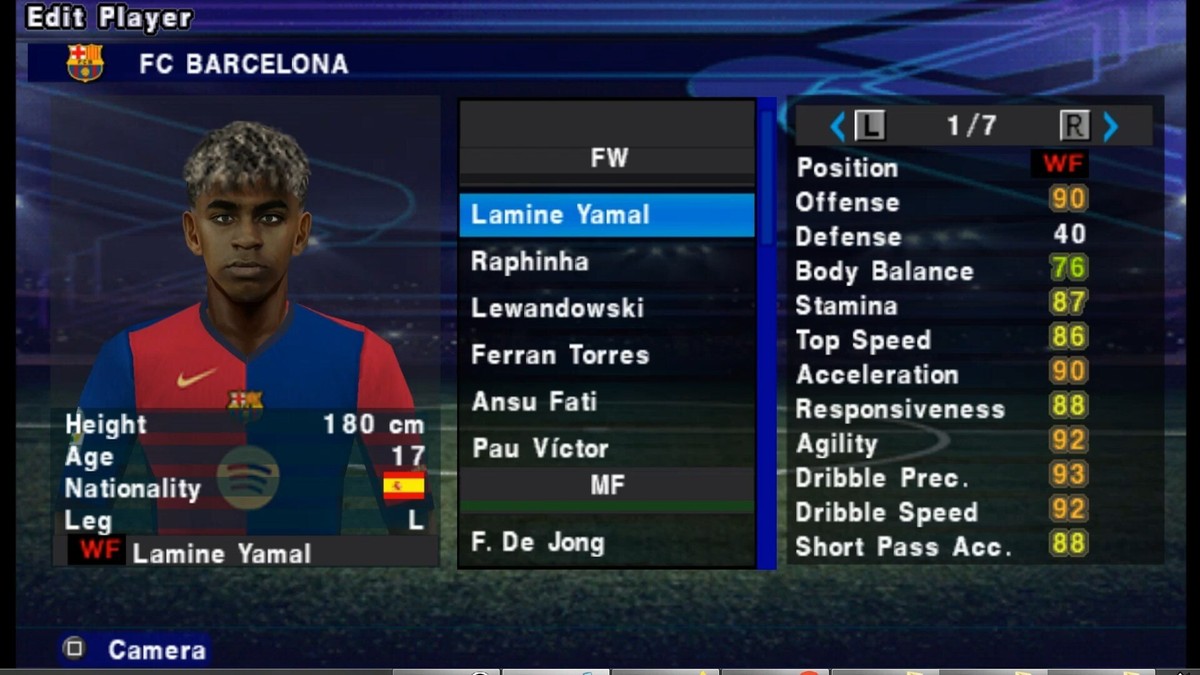Image resolution: width=1200 pixels, height=675 pixels.
Task: Go to the next stats page arrow
Action: coord(1110,126)
